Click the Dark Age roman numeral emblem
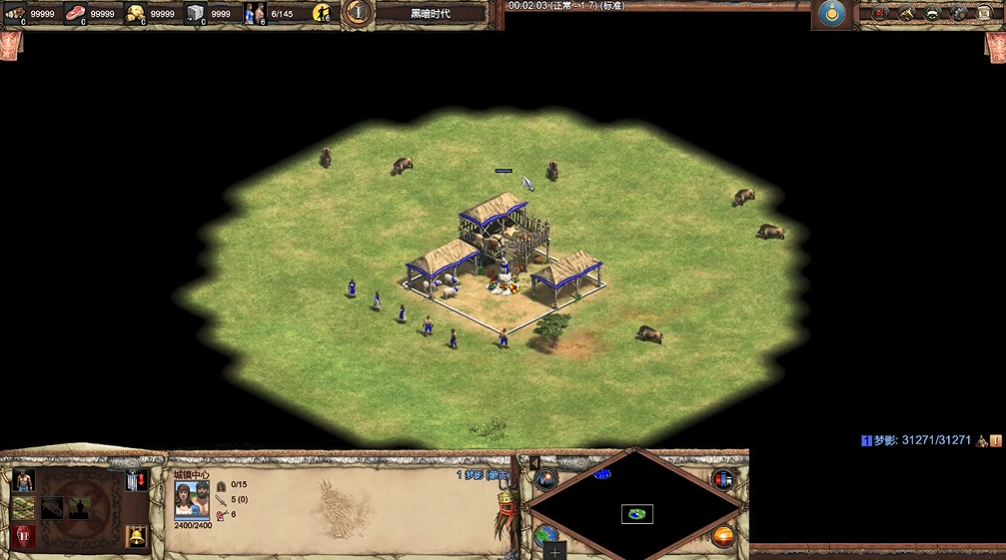Screen dimensions: 1006x560 click(x=358, y=13)
